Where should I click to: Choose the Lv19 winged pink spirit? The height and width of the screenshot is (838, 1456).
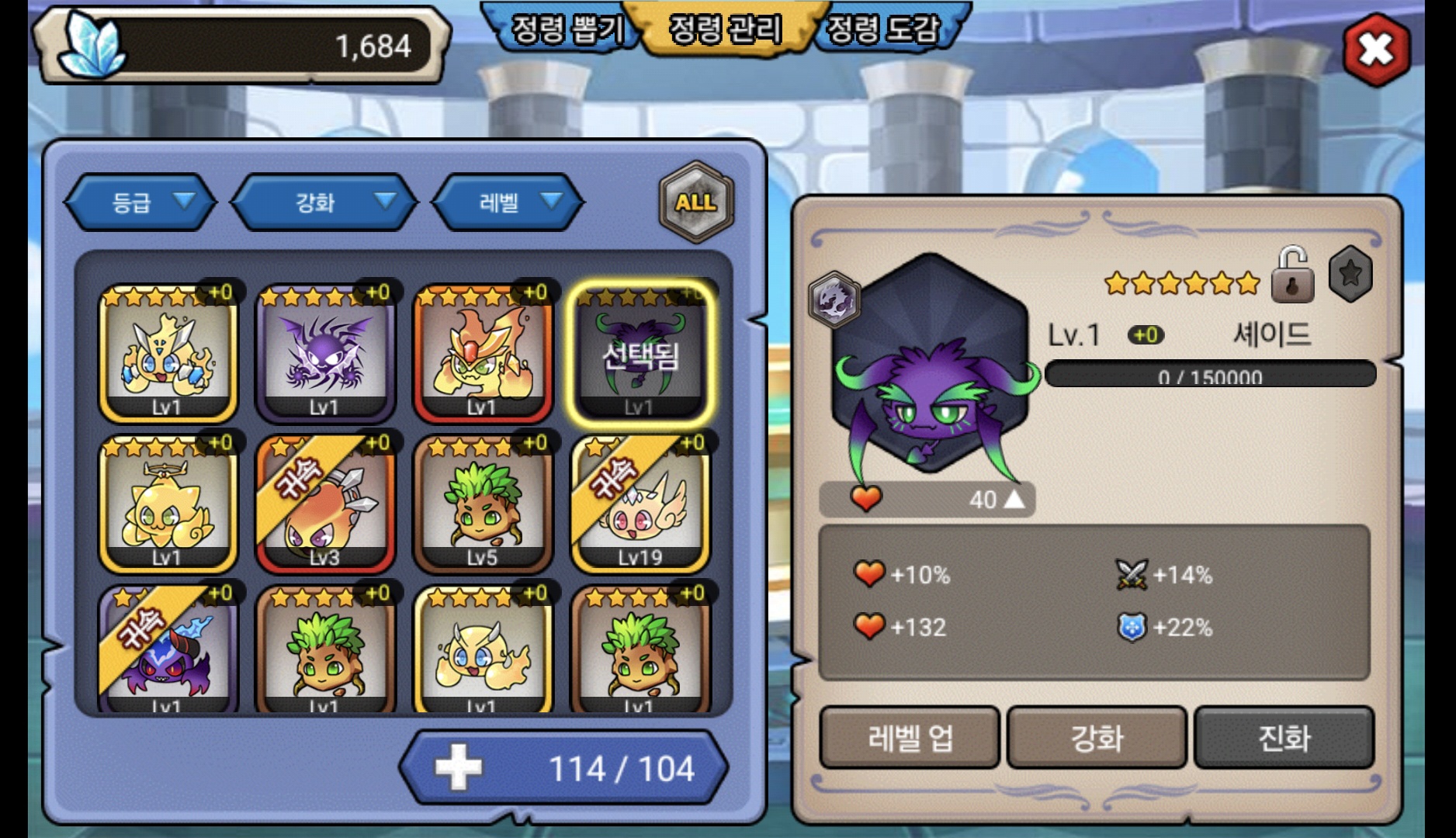(640, 504)
